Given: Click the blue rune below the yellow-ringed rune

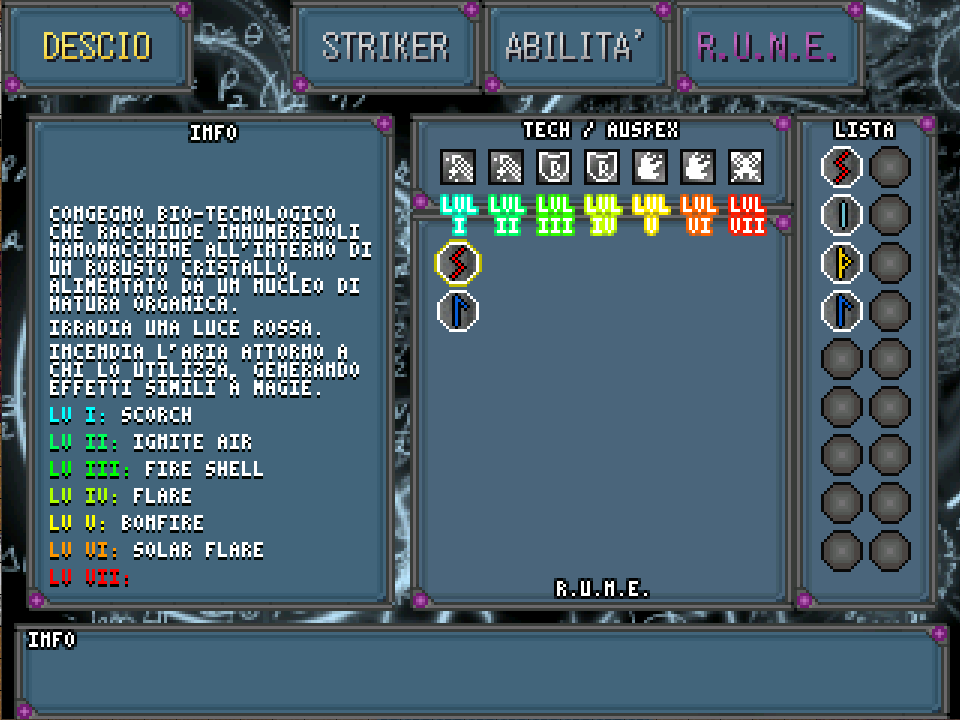Looking at the screenshot, I should pyautogui.click(x=458, y=310).
